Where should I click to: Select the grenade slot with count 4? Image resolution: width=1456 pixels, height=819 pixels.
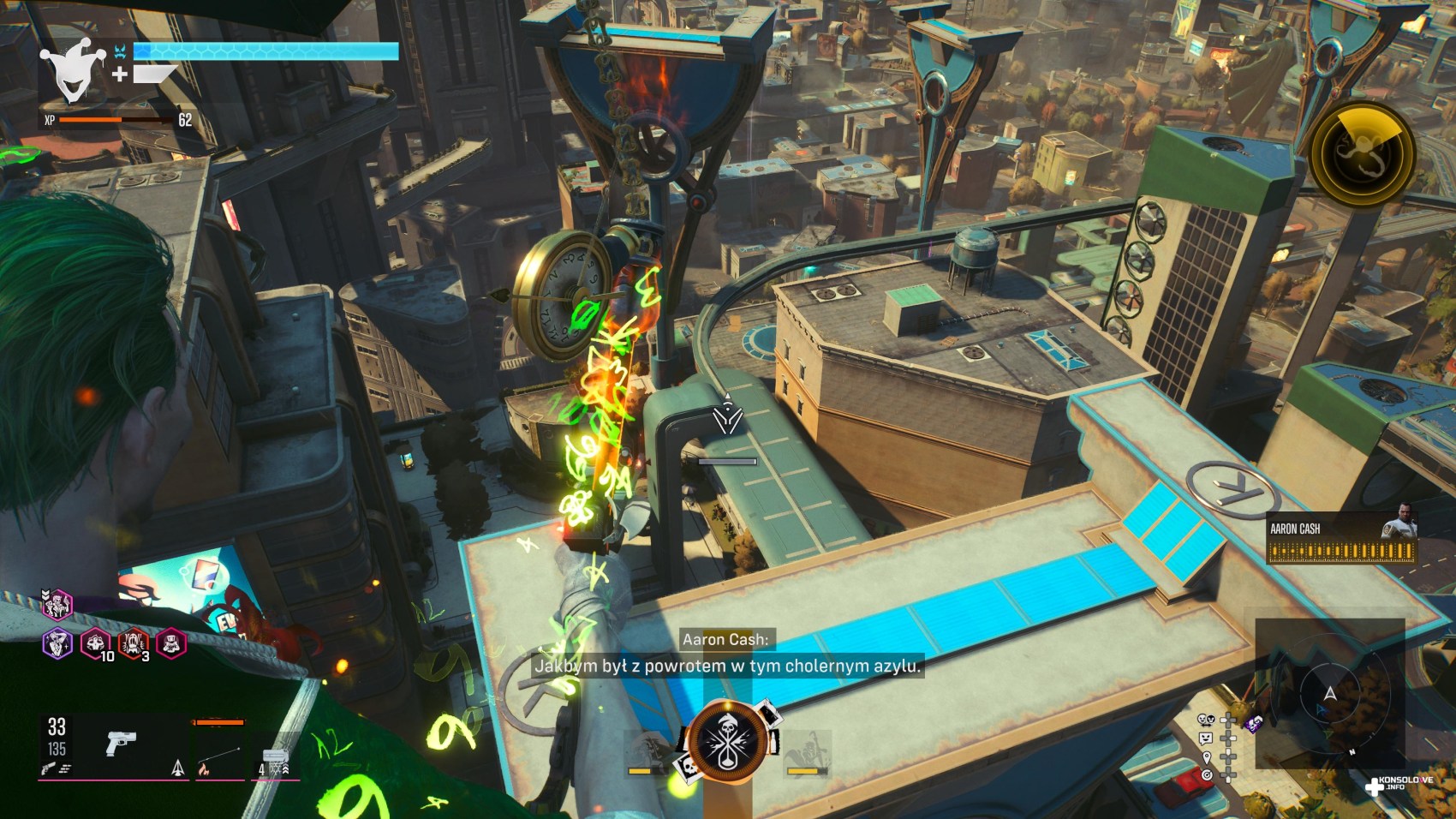pos(274,759)
